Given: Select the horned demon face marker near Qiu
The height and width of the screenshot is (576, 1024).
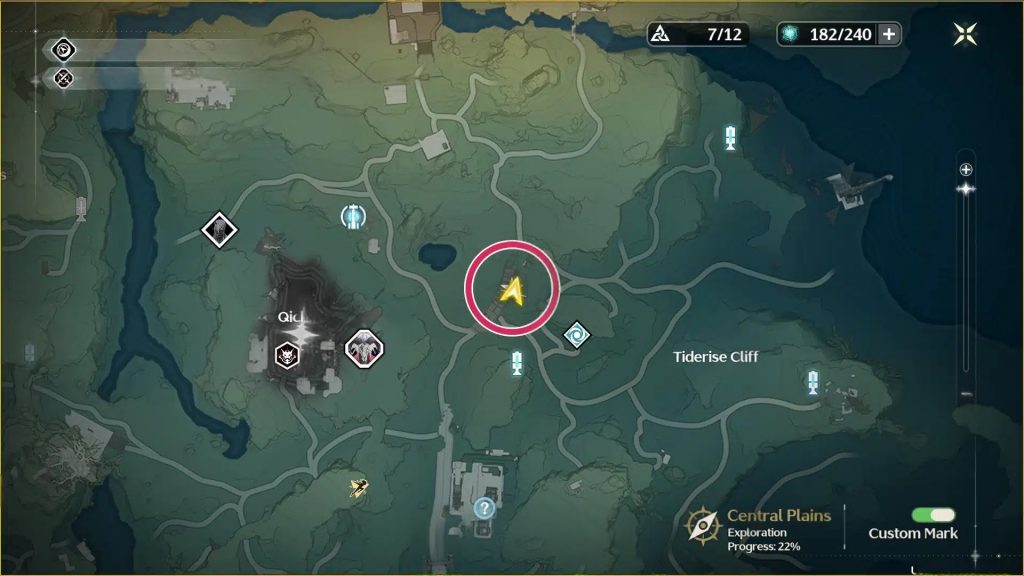Looking at the screenshot, I should [x=287, y=352].
